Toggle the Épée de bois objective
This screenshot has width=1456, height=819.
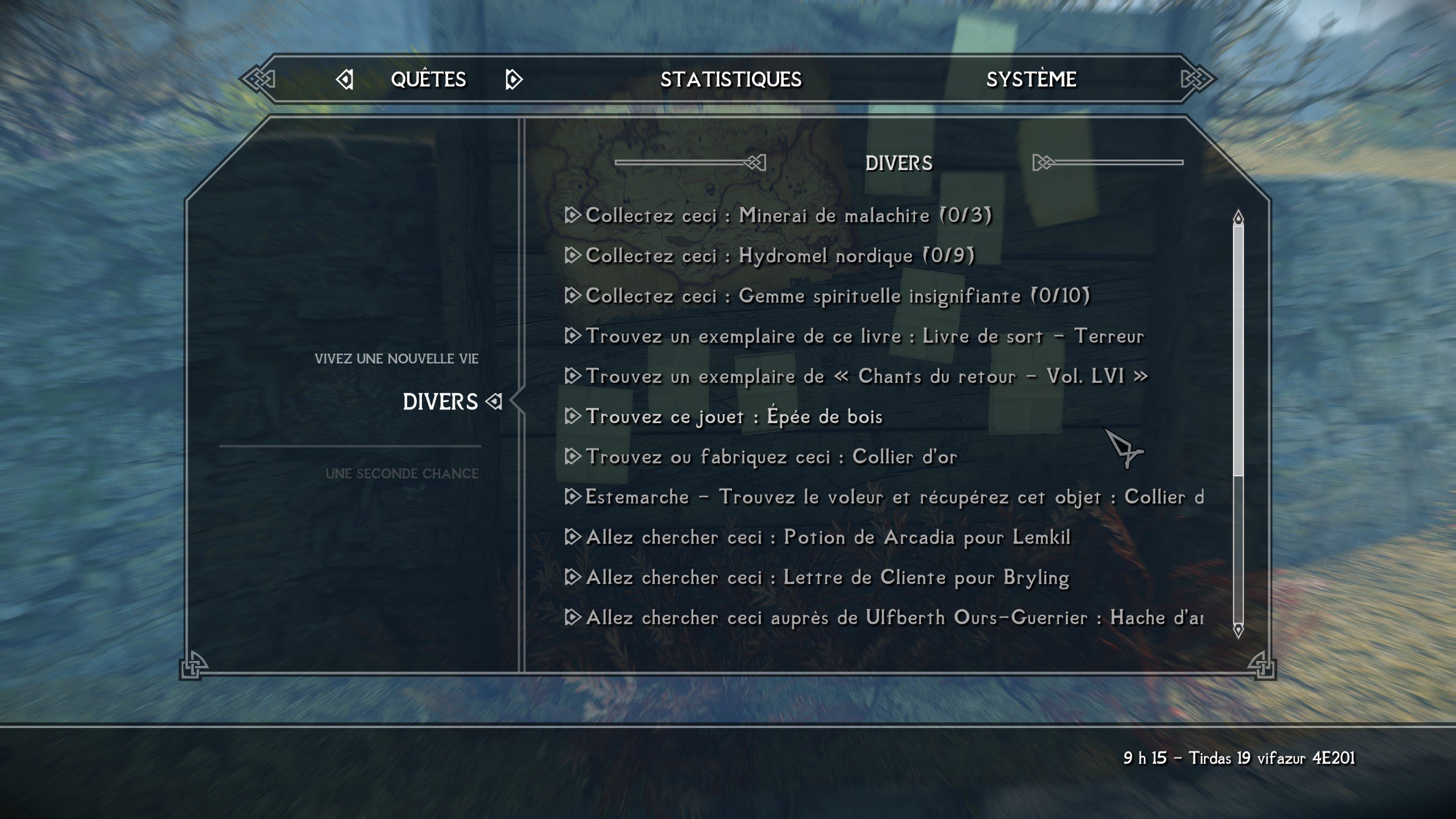[x=734, y=417]
